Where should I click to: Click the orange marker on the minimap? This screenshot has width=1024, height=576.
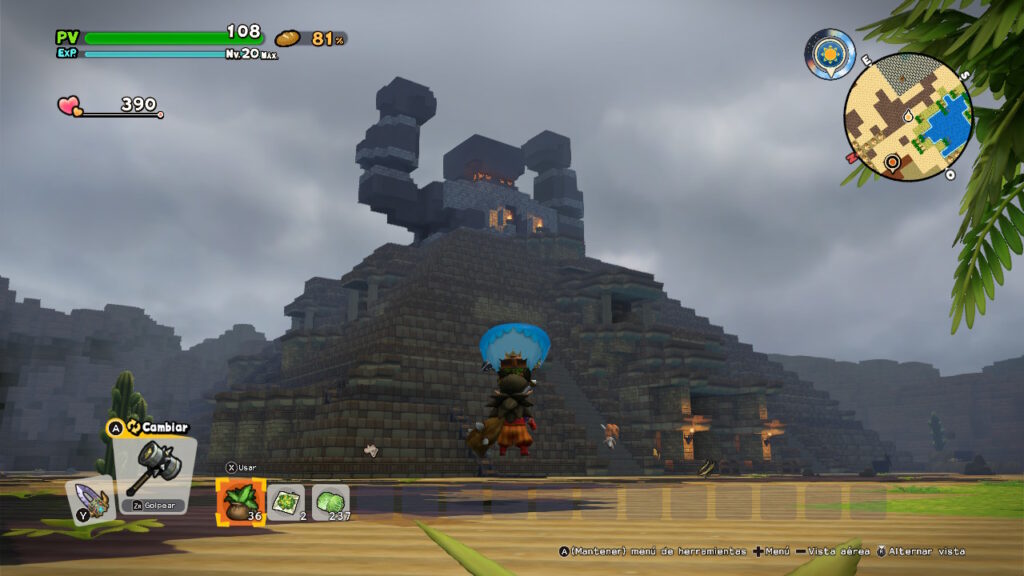pos(891,161)
